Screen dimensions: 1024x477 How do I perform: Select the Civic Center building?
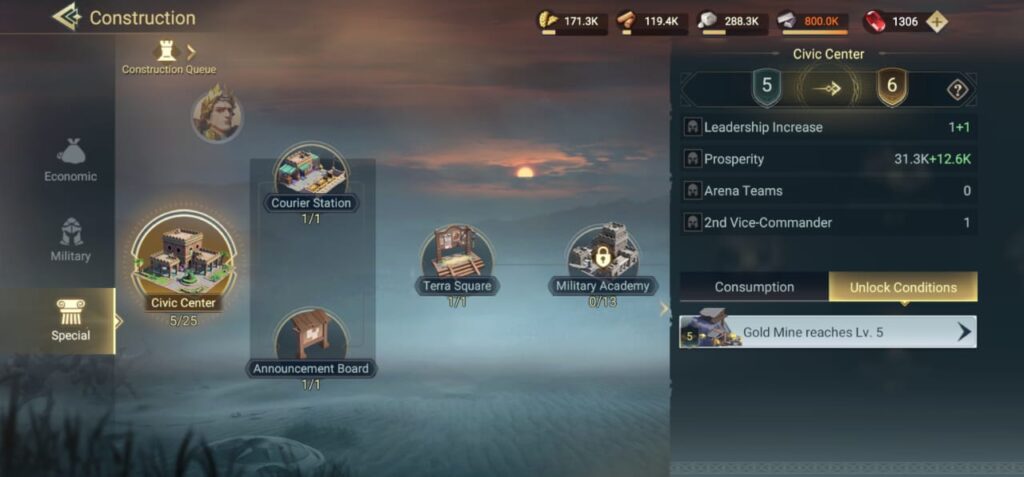[183, 262]
